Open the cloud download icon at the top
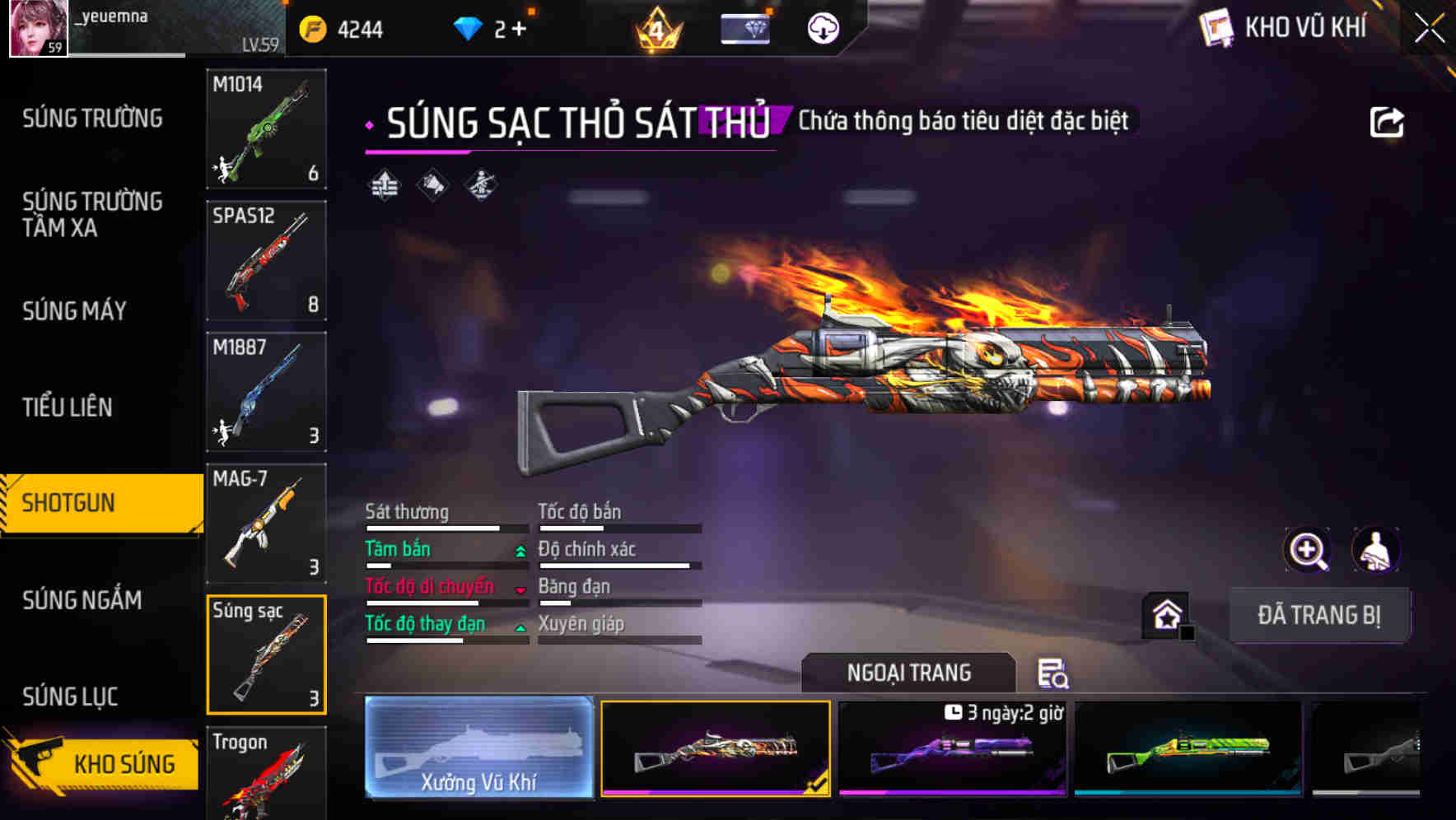The image size is (1456, 820). tap(821, 28)
